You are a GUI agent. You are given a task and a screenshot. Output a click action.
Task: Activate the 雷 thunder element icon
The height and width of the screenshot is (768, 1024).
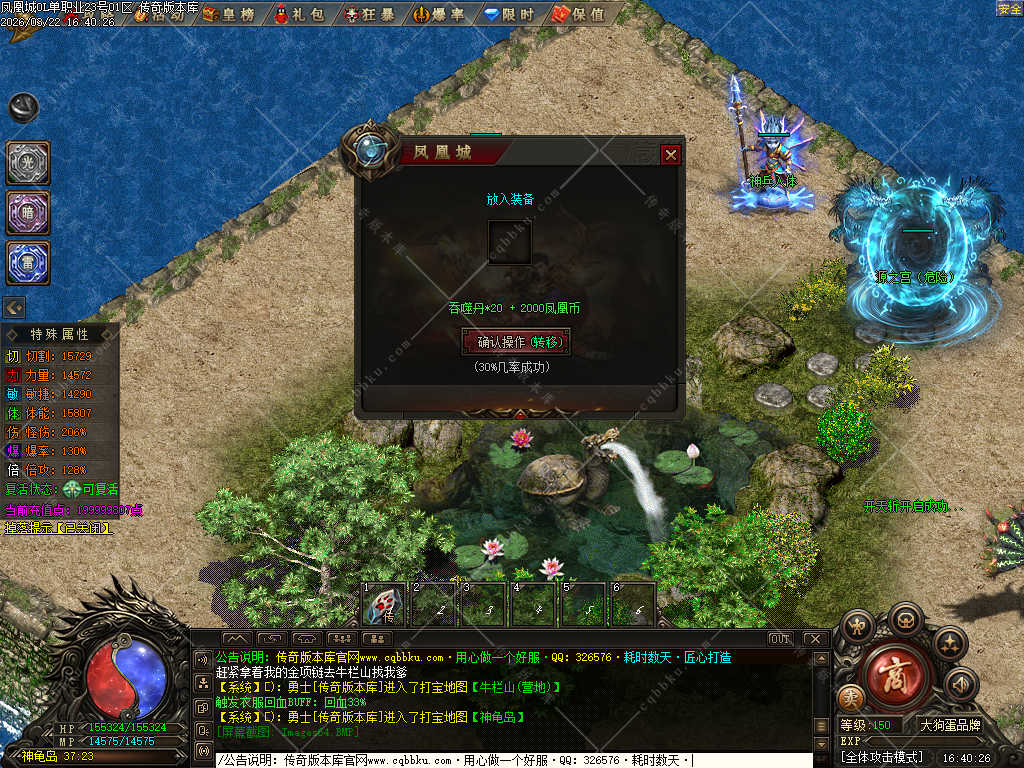[x=28, y=262]
